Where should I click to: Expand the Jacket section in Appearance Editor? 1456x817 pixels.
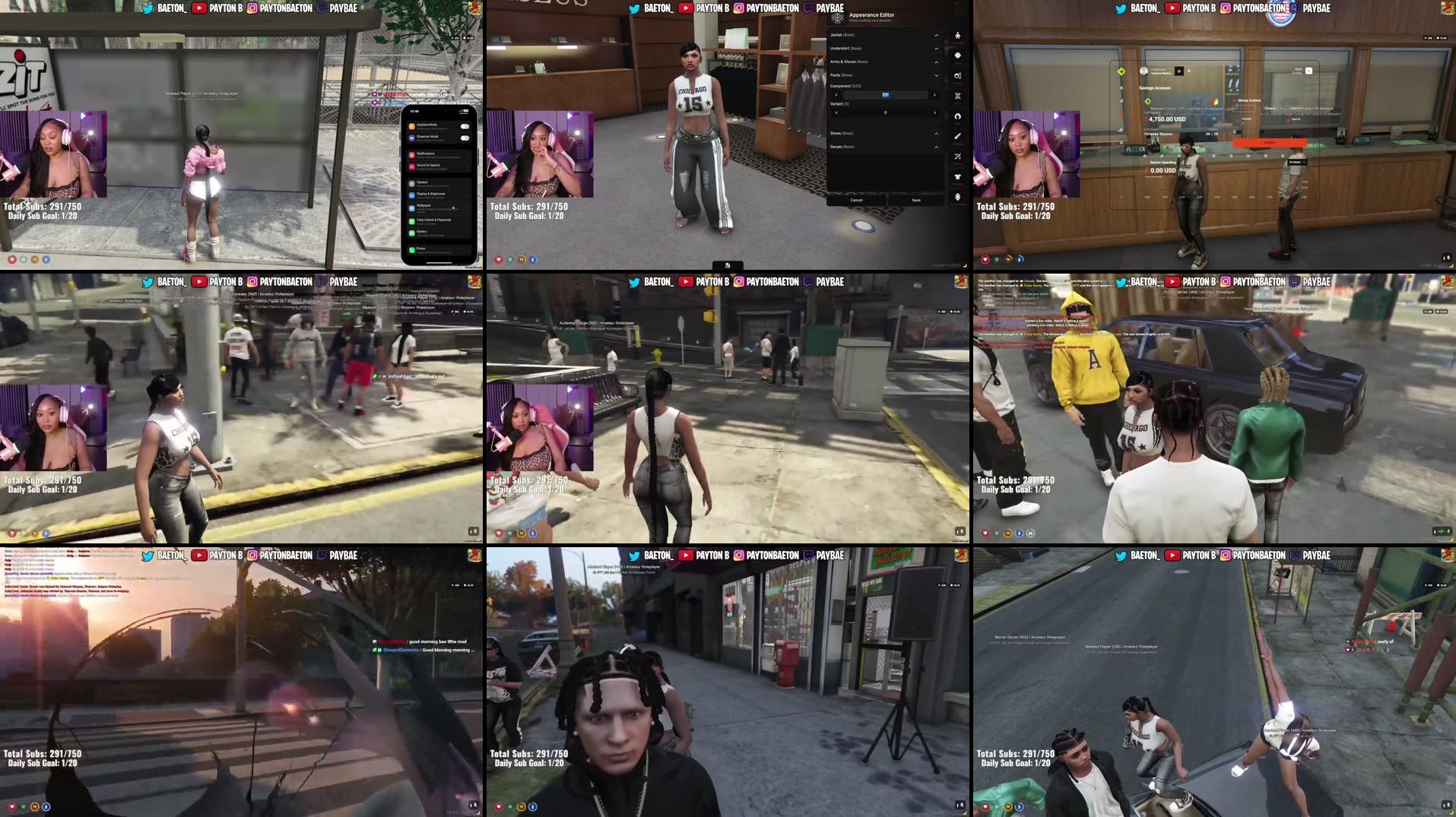click(x=936, y=36)
